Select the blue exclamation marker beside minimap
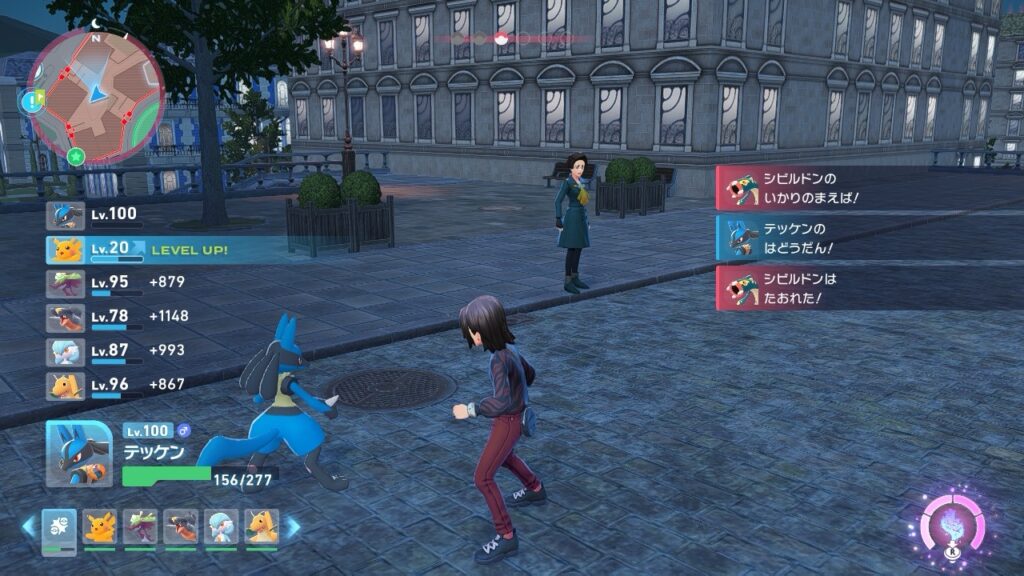The width and height of the screenshot is (1024, 576). (31, 99)
